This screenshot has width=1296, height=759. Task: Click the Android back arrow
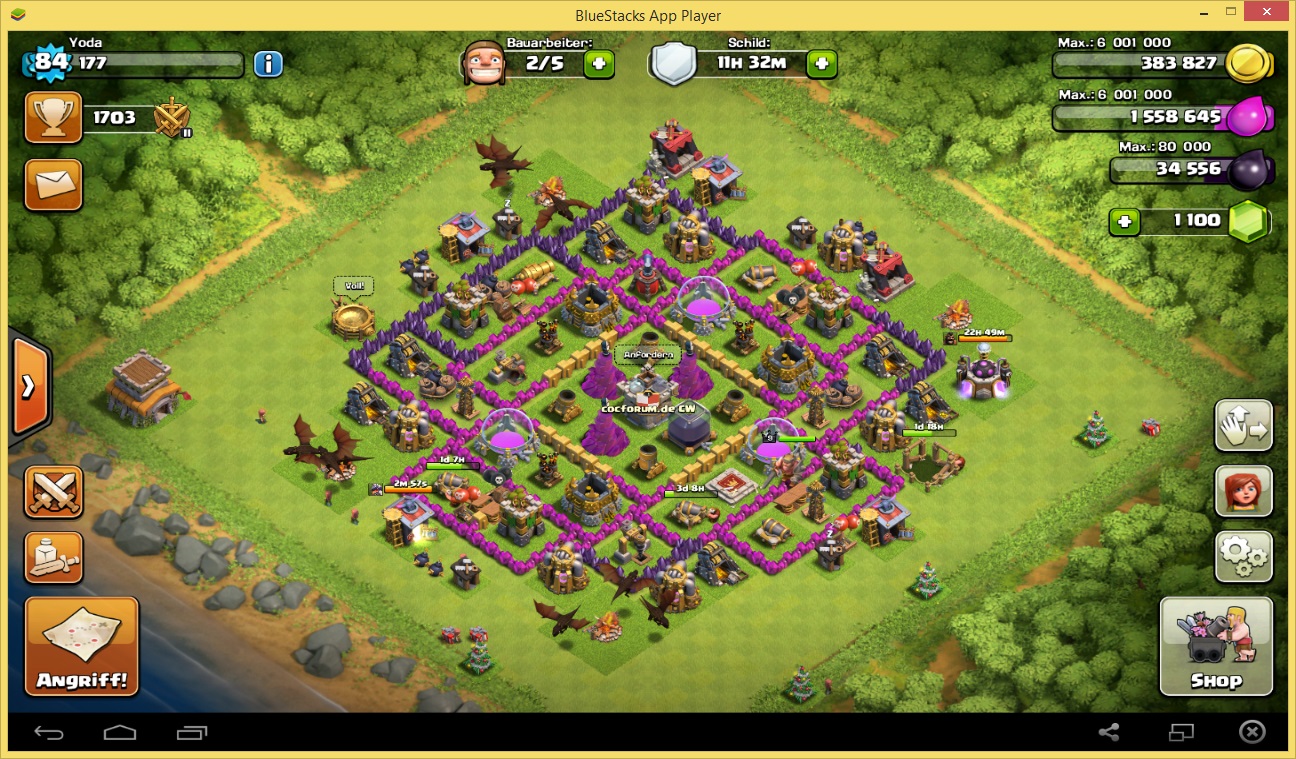pos(49,733)
